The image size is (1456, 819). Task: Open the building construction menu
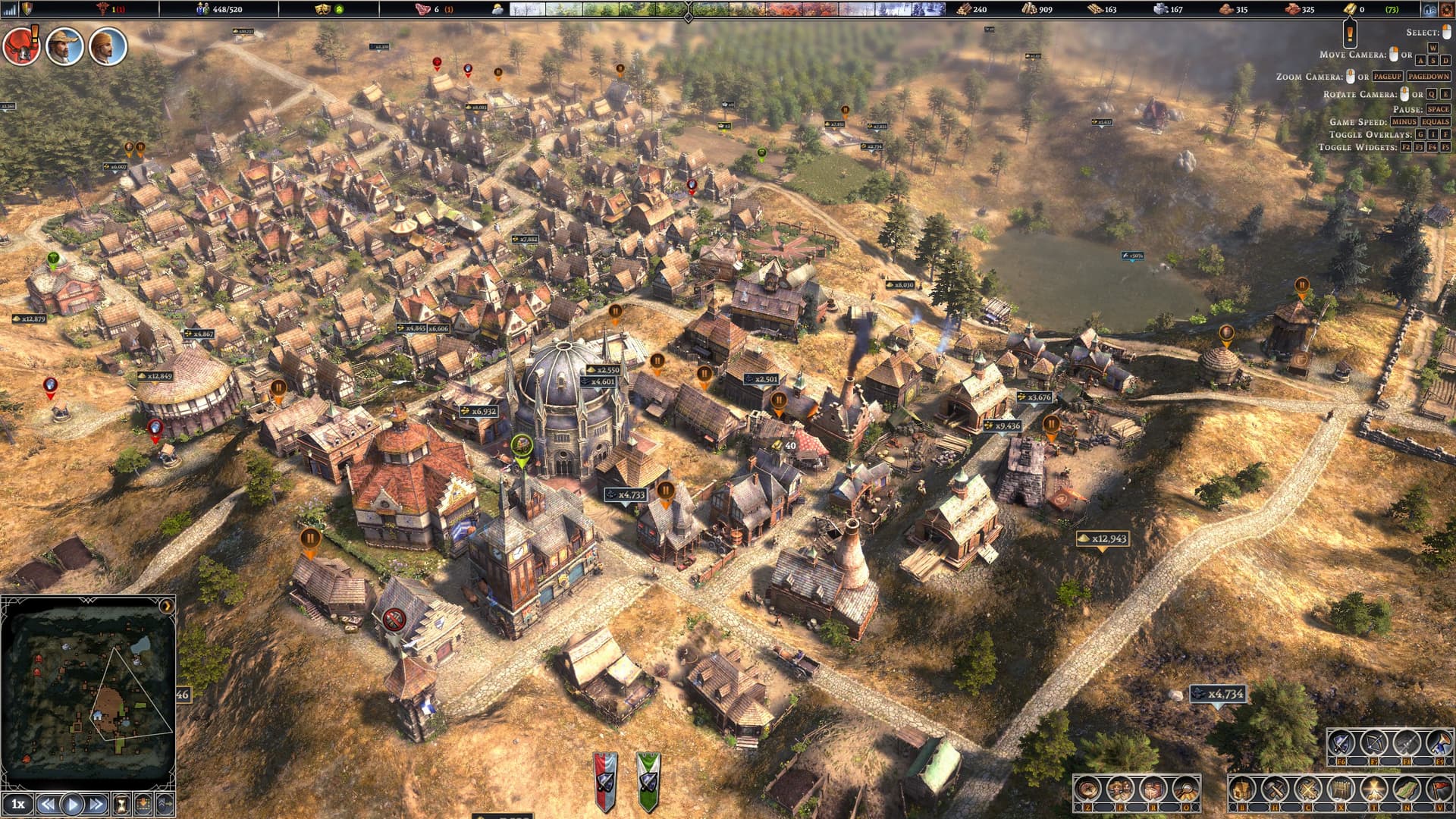point(1242,789)
